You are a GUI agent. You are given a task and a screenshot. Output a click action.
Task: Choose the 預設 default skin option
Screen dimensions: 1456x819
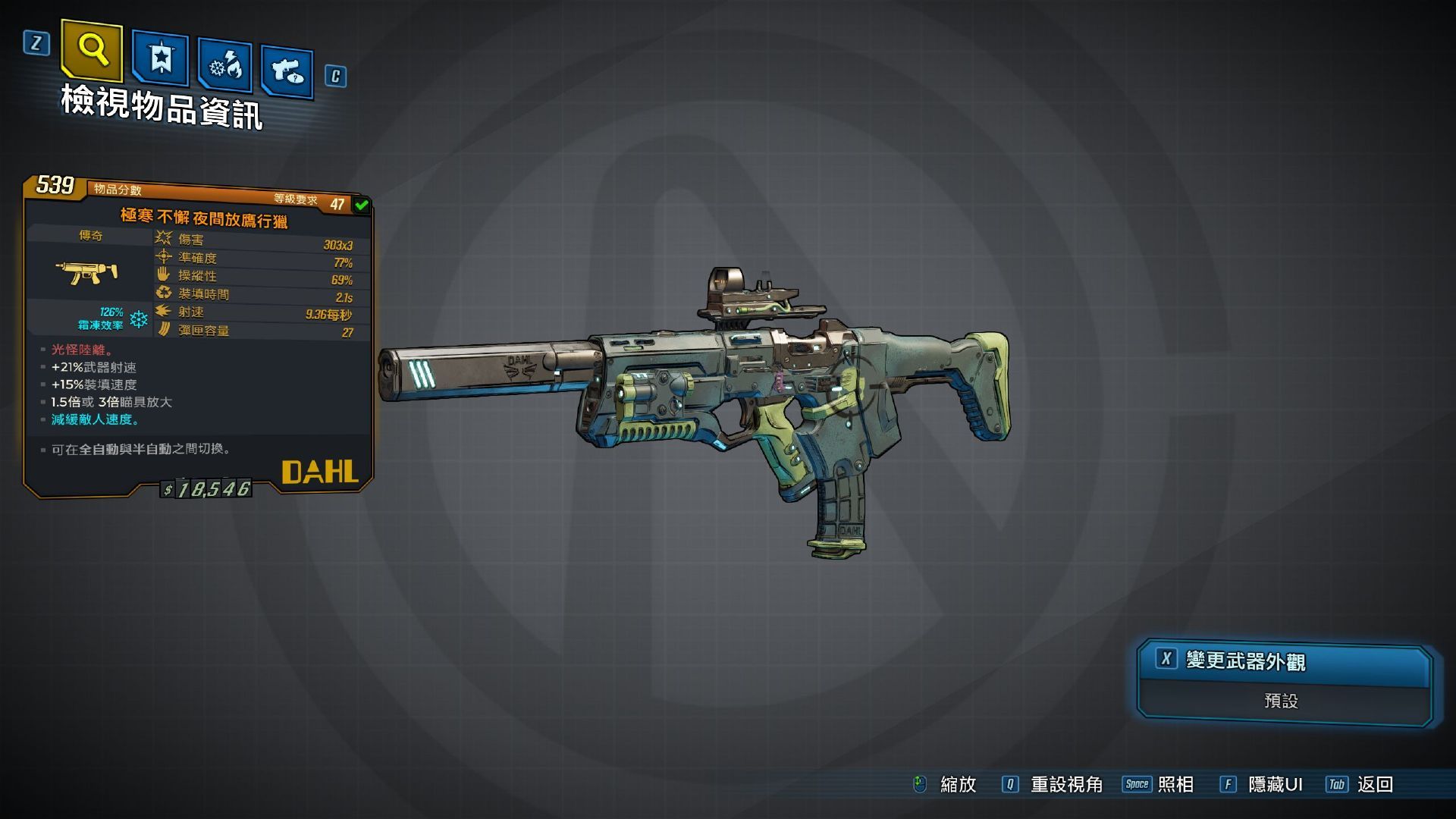pyautogui.click(x=1282, y=701)
